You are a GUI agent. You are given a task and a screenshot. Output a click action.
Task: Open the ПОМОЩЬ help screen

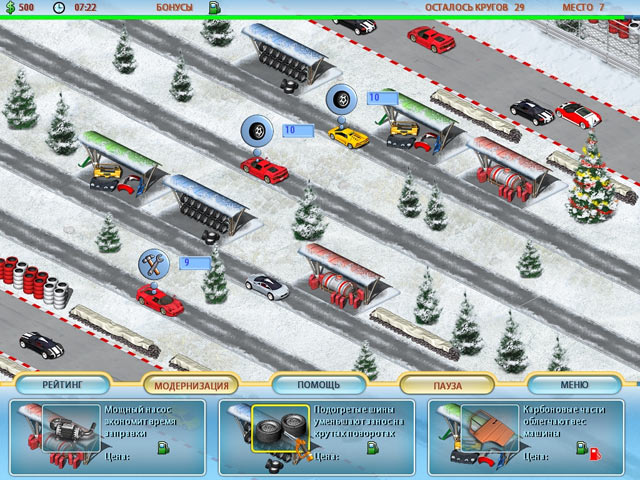[x=319, y=384]
